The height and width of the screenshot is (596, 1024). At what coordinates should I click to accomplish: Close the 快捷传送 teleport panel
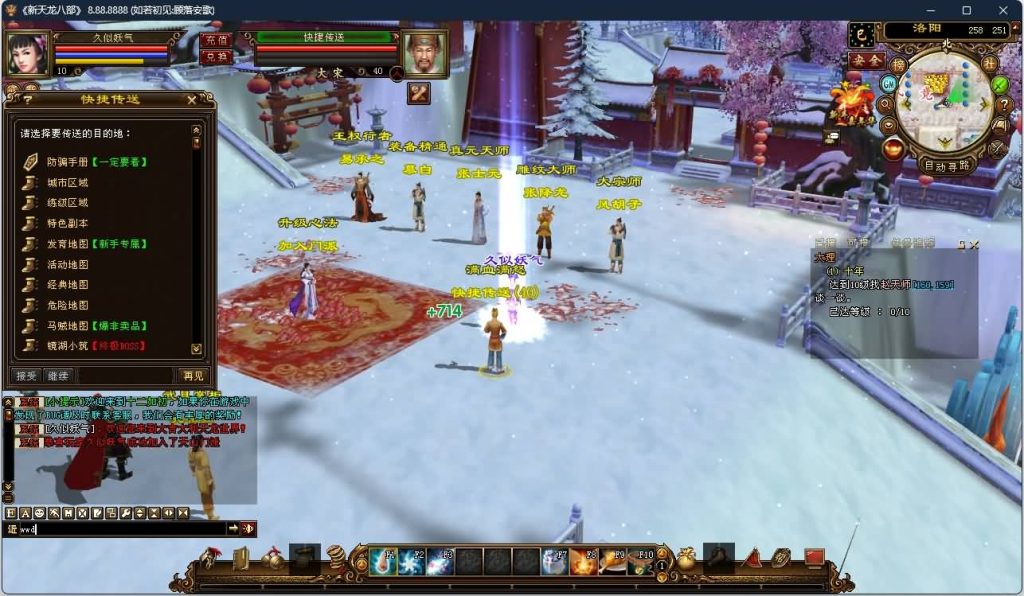point(191,100)
